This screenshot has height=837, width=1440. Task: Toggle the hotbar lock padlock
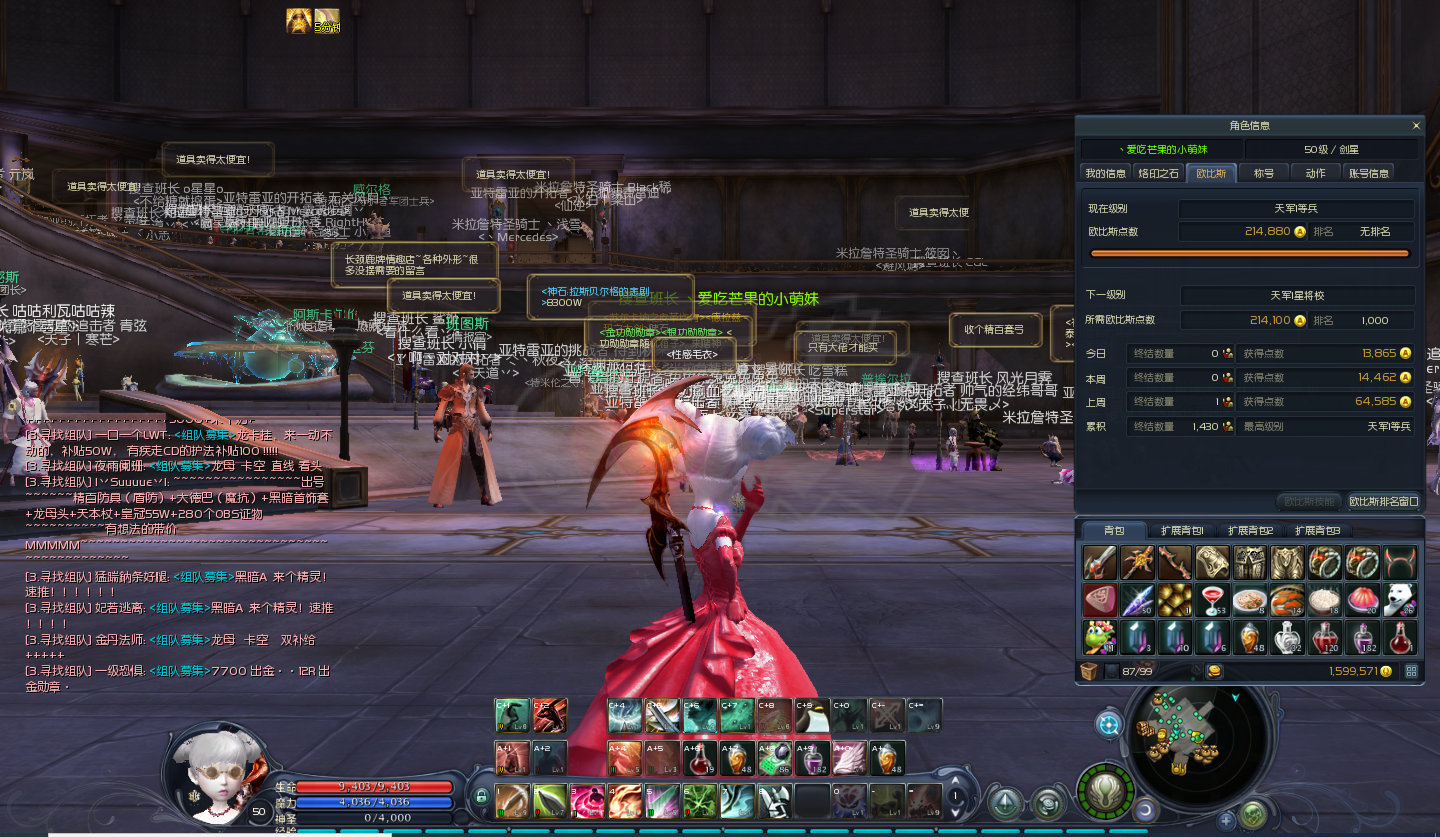(x=481, y=797)
